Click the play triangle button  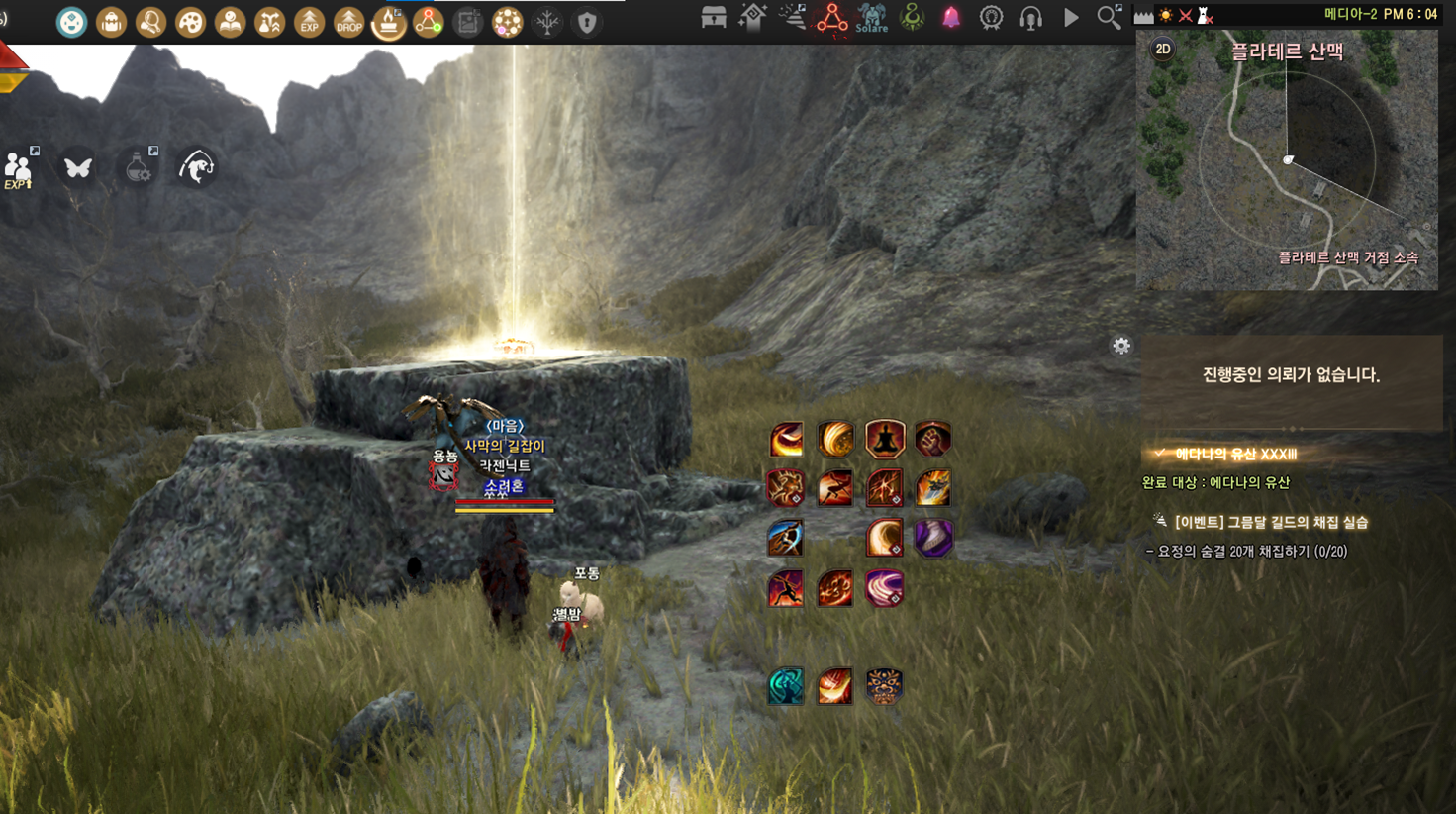(x=1071, y=18)
